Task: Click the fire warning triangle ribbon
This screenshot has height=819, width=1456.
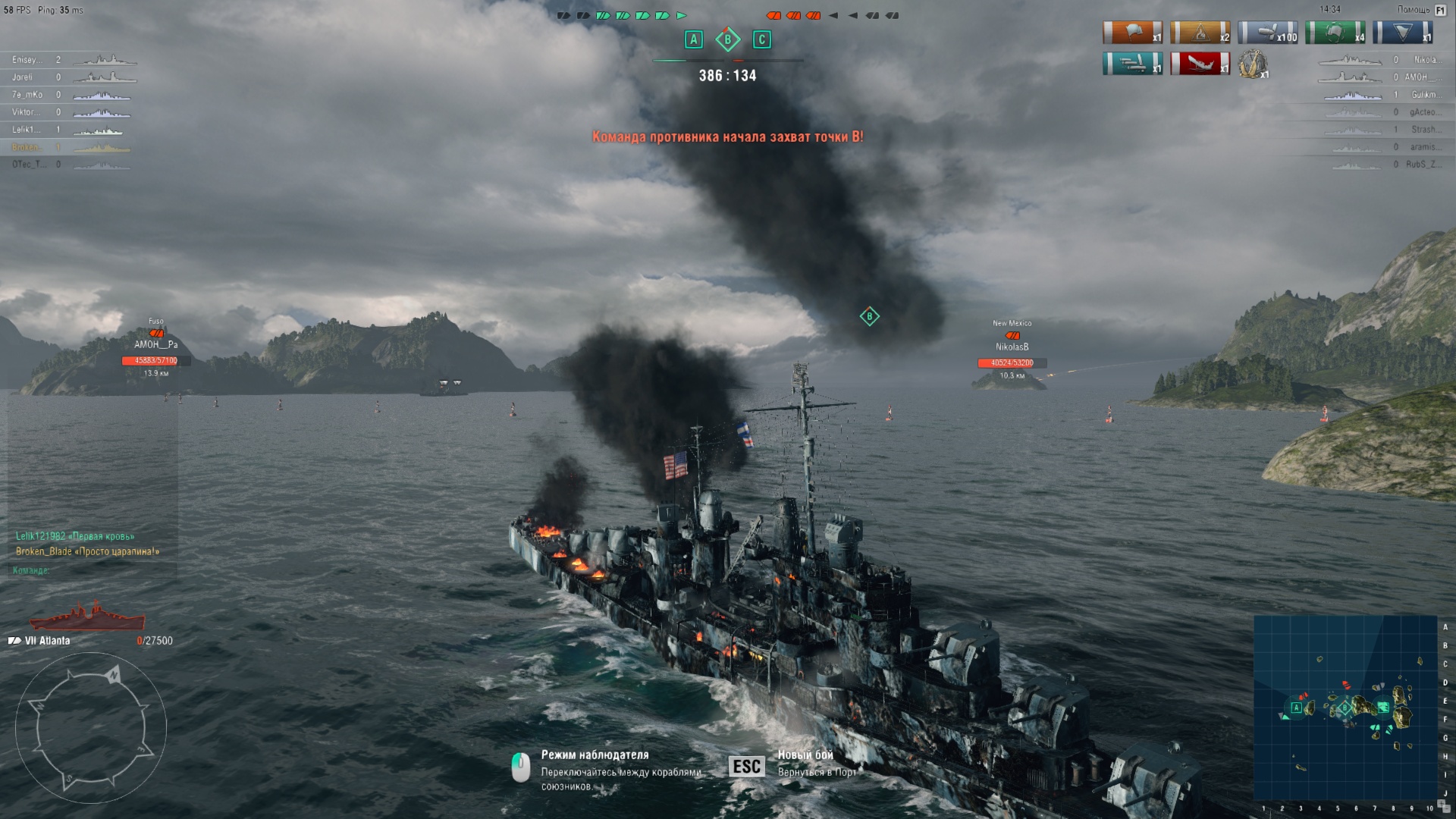Action: click(x=1200, y=33)
